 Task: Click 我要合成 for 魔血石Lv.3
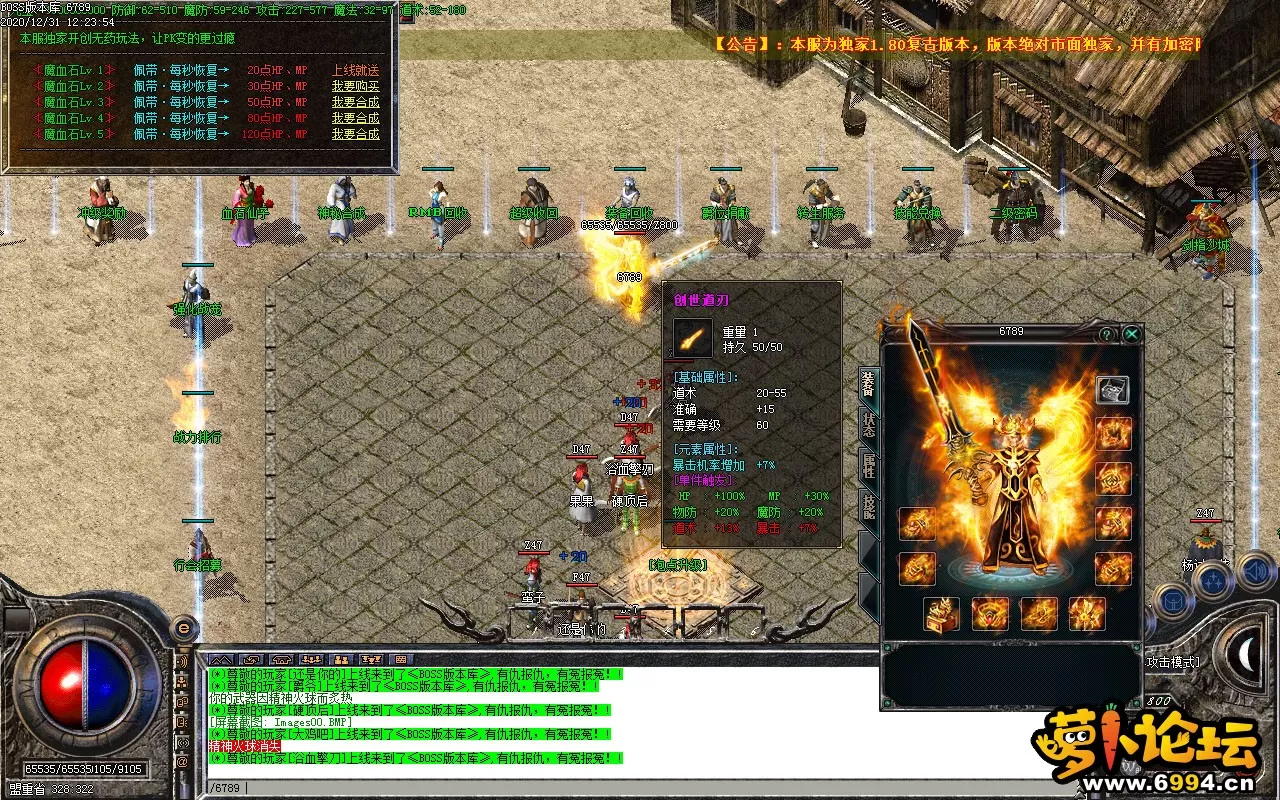coord(356,102)
